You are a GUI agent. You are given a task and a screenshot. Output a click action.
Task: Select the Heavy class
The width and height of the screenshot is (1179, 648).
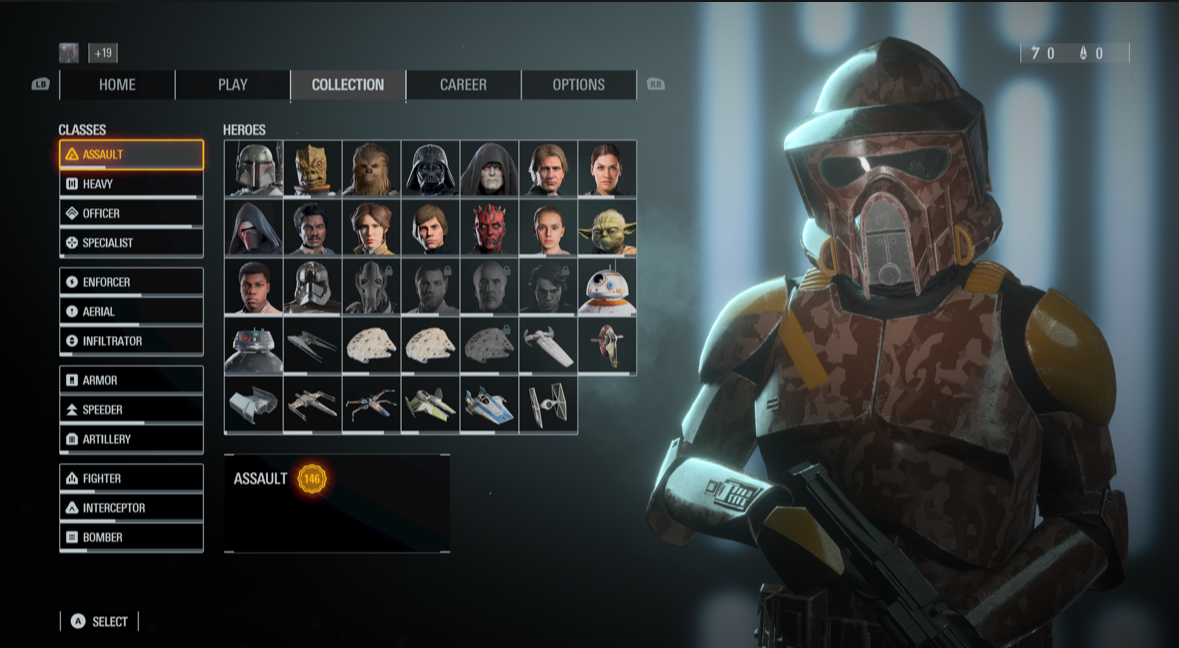(x=131, y=184)
